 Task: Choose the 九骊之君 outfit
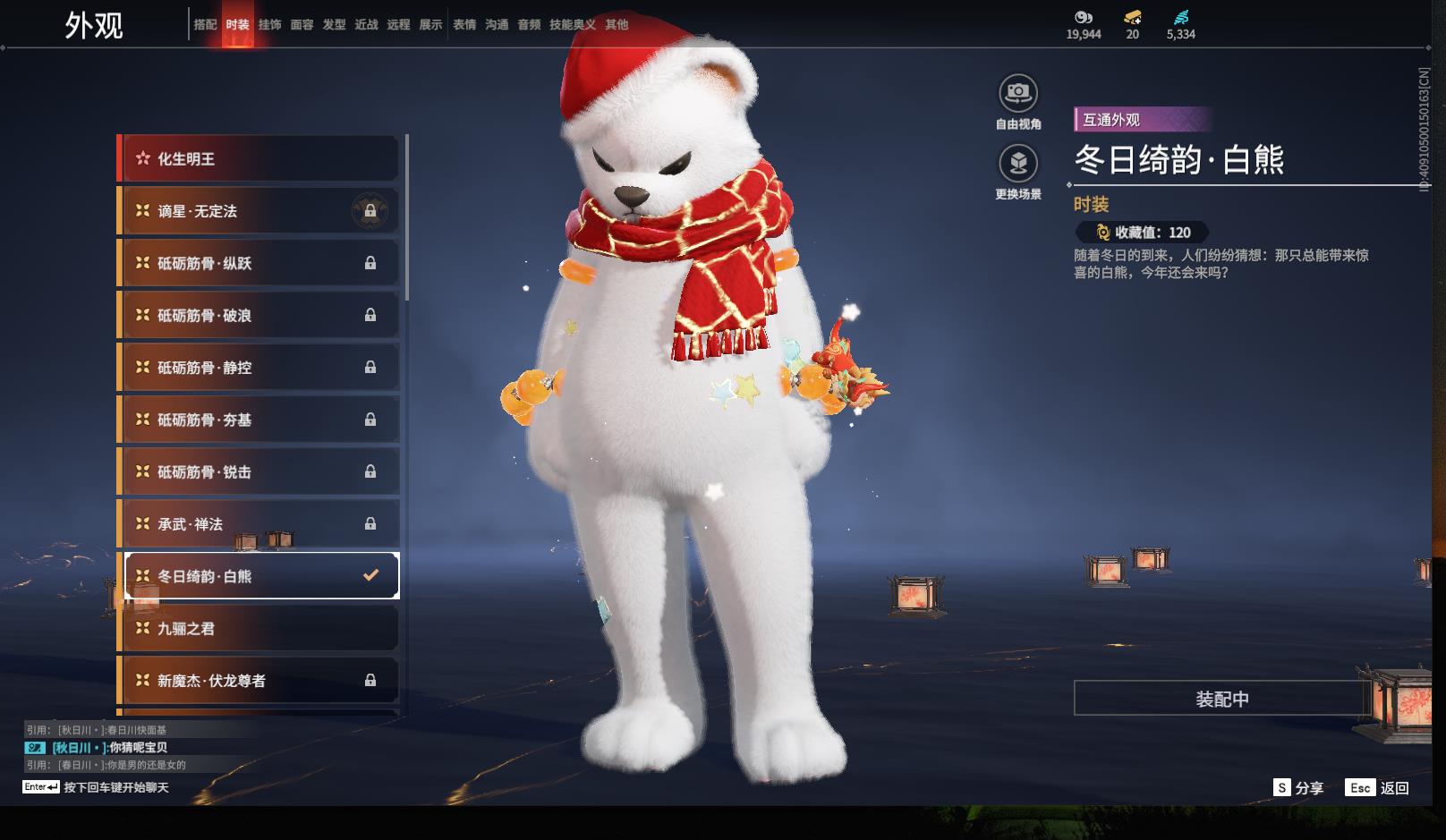pos(259,629)
